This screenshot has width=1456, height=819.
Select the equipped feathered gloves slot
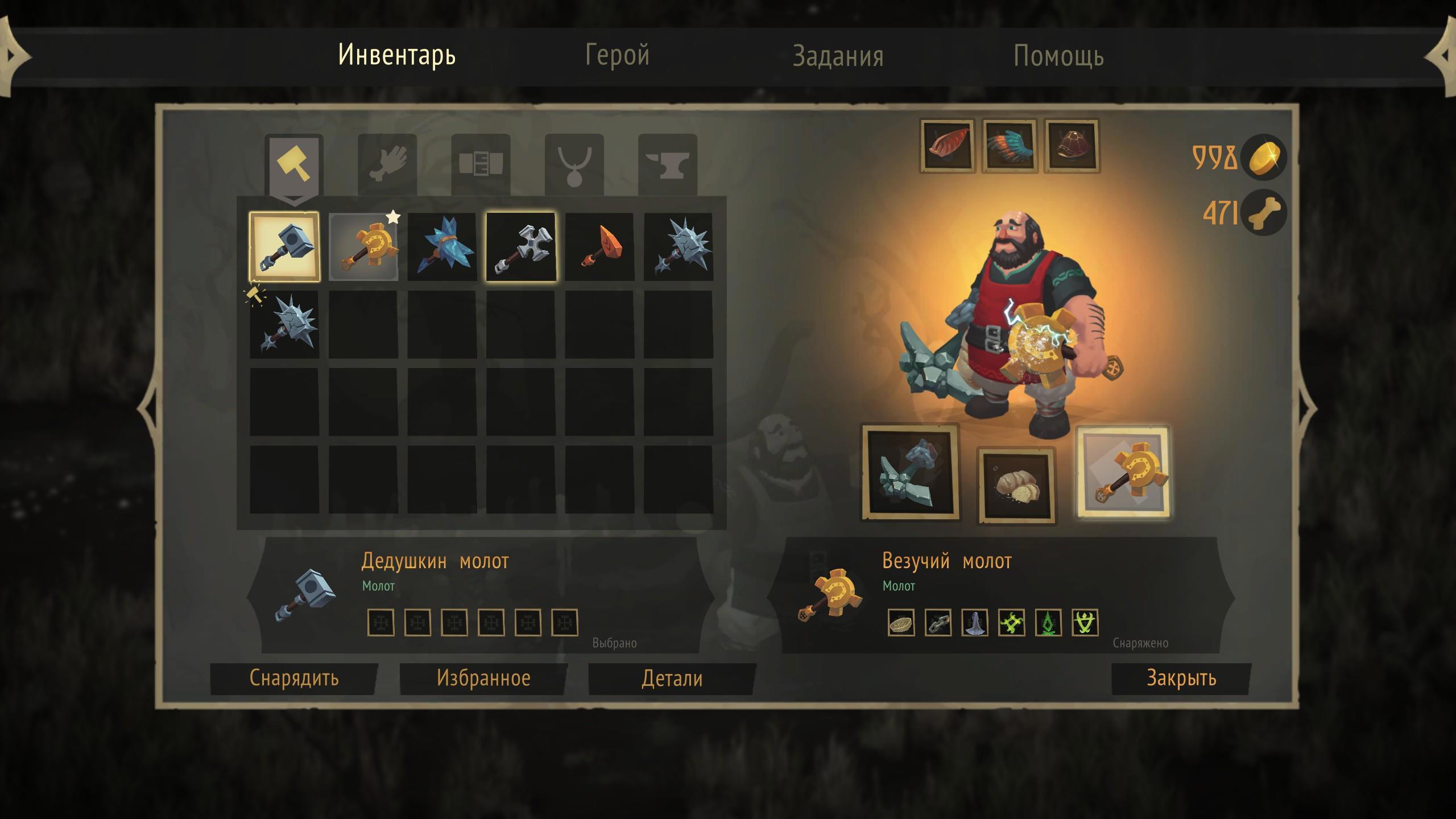[1010, 146]
